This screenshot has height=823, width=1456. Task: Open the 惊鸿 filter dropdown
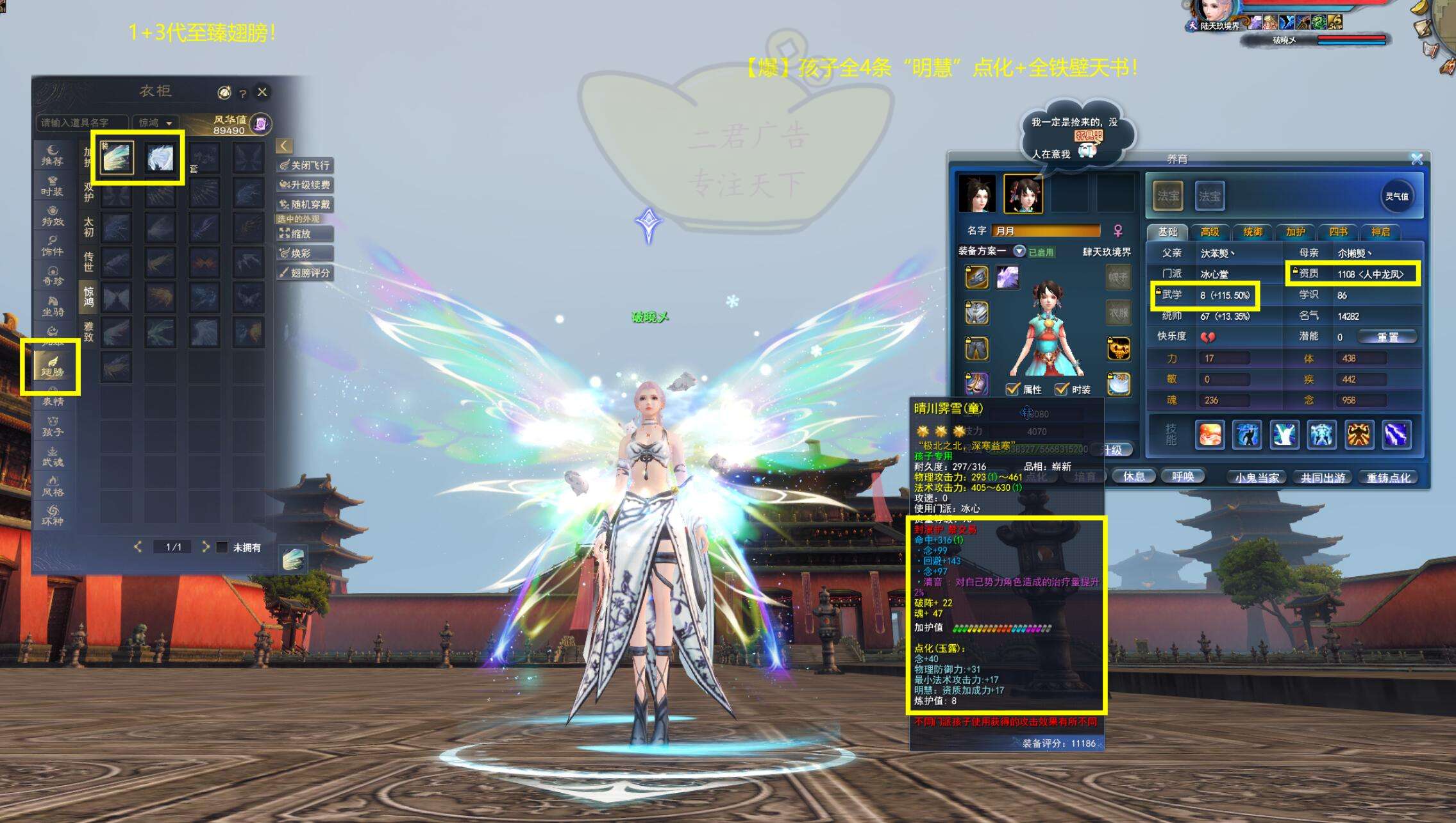(x=156, y=122)
